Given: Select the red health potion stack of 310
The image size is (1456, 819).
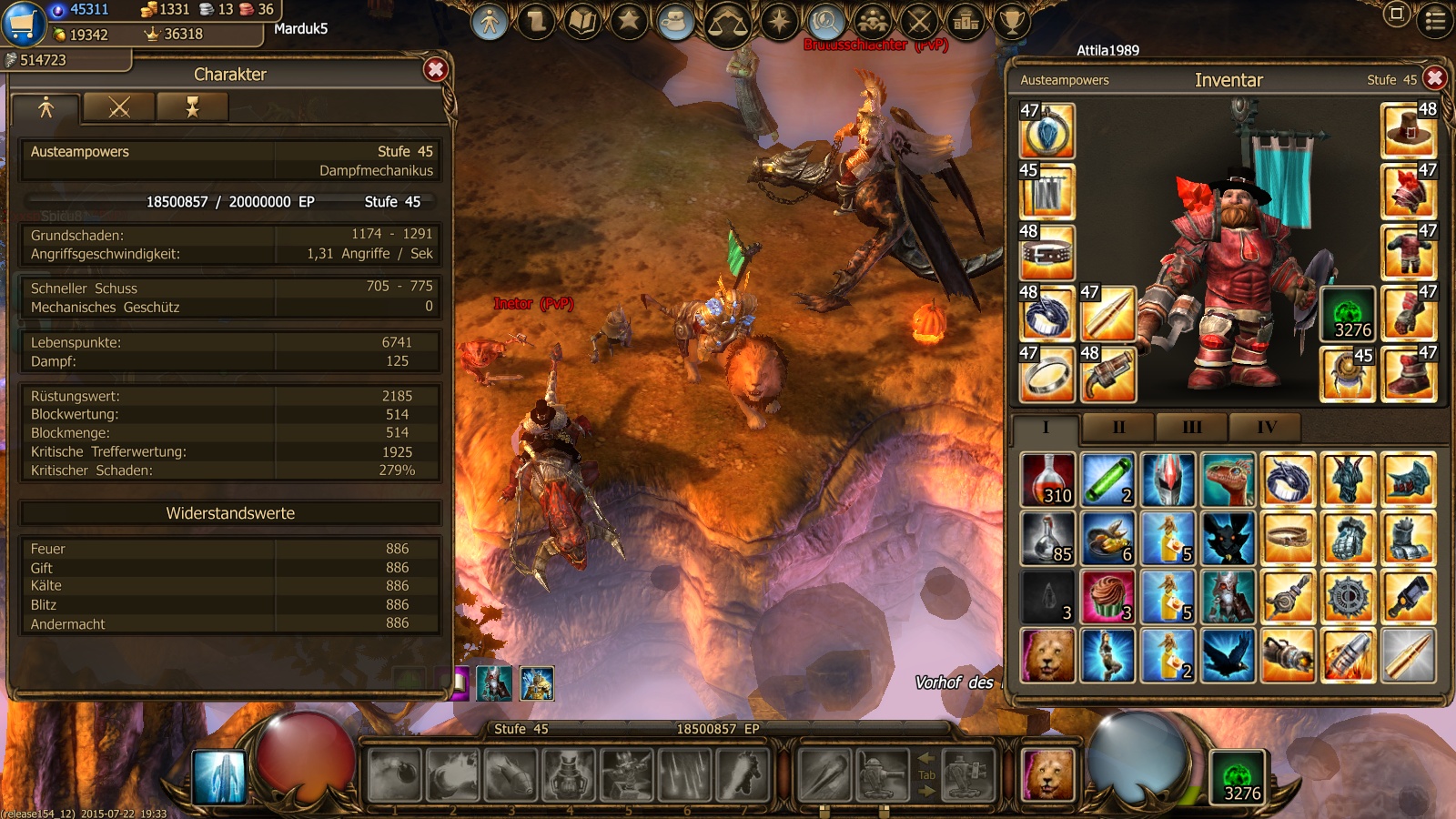Looking at the screenshot, I should 1047,480.
